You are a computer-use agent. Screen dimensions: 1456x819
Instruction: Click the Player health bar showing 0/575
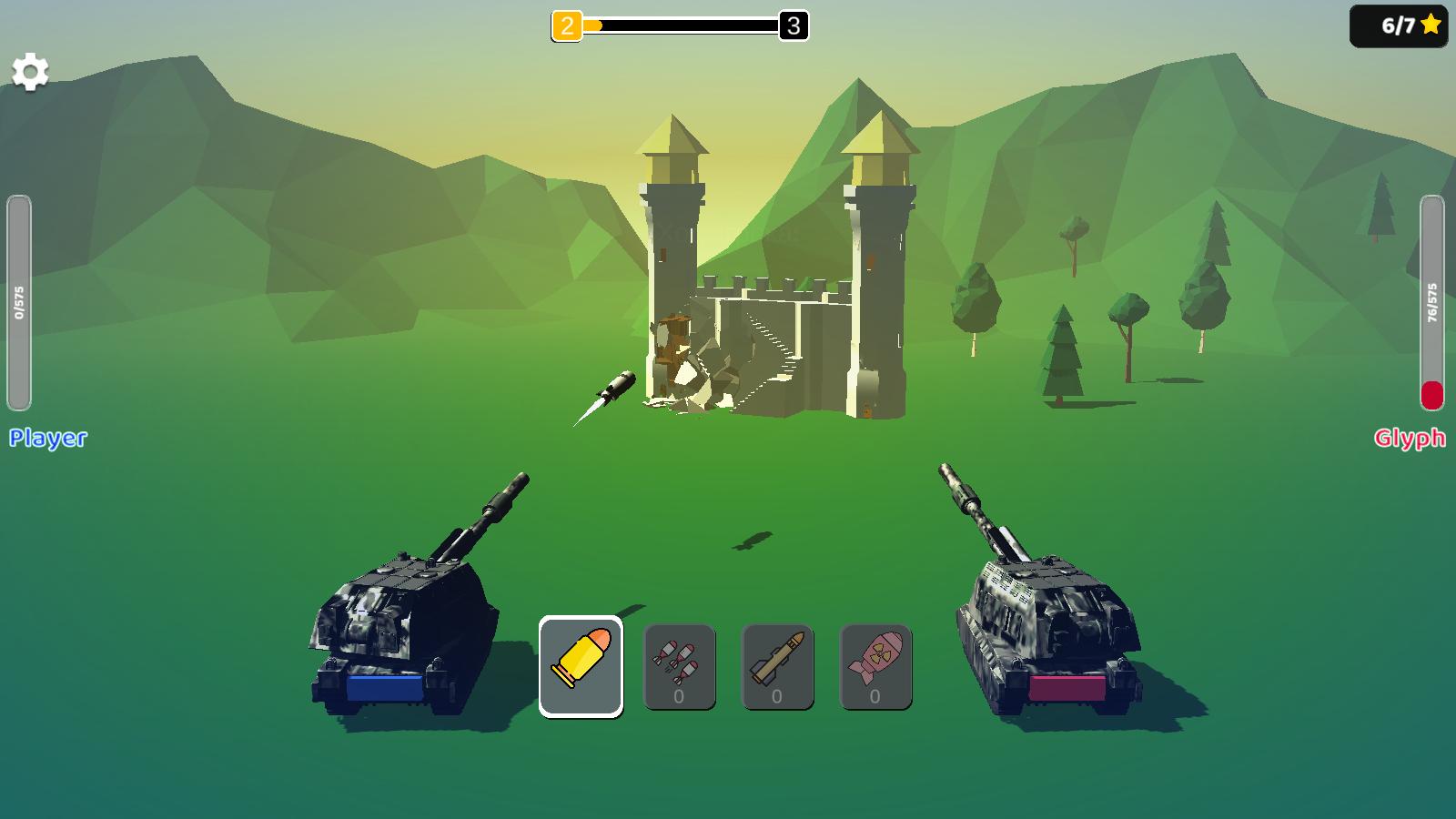coord(18,300)
